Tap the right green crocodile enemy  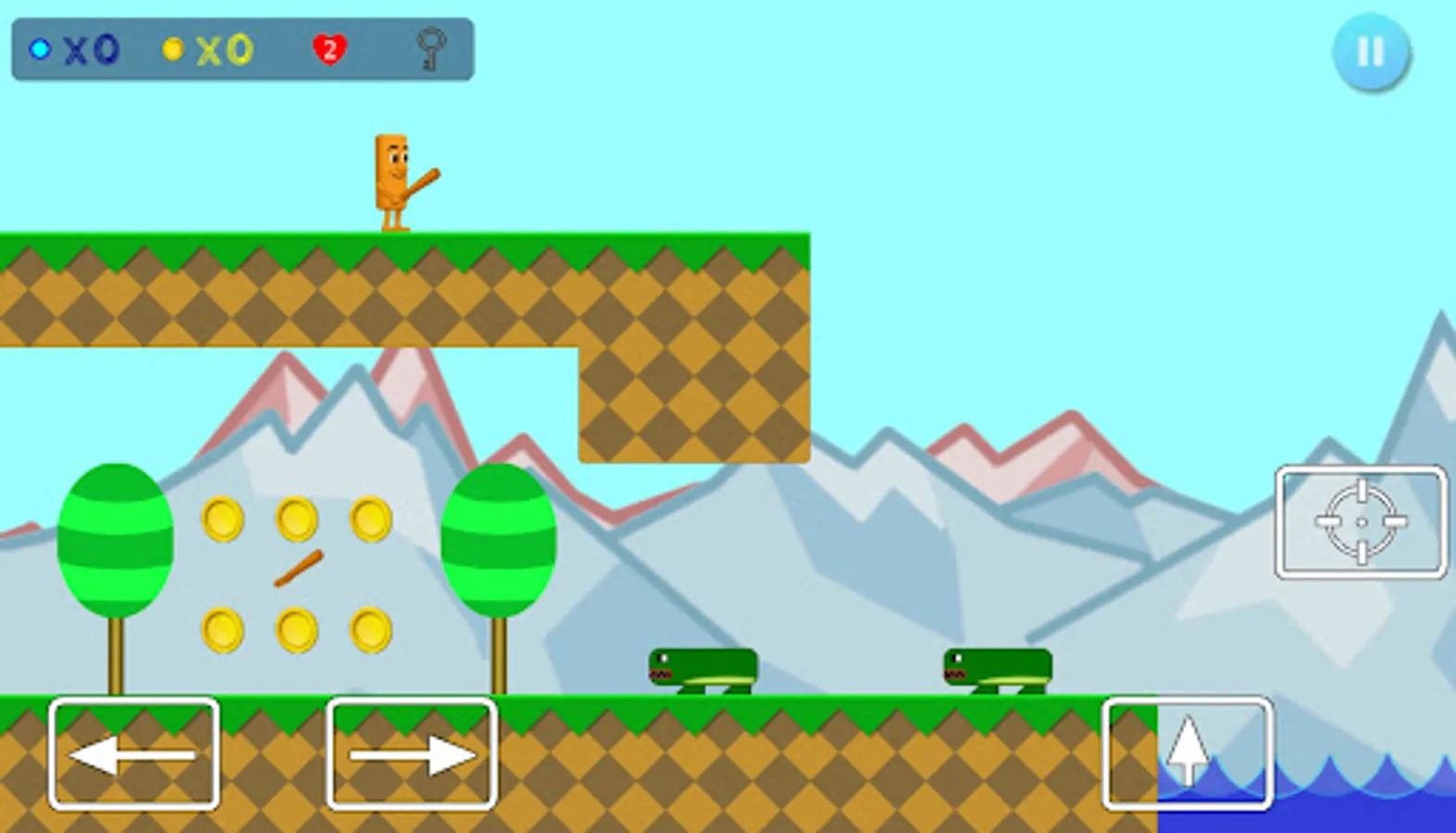[x=995, y=671]
